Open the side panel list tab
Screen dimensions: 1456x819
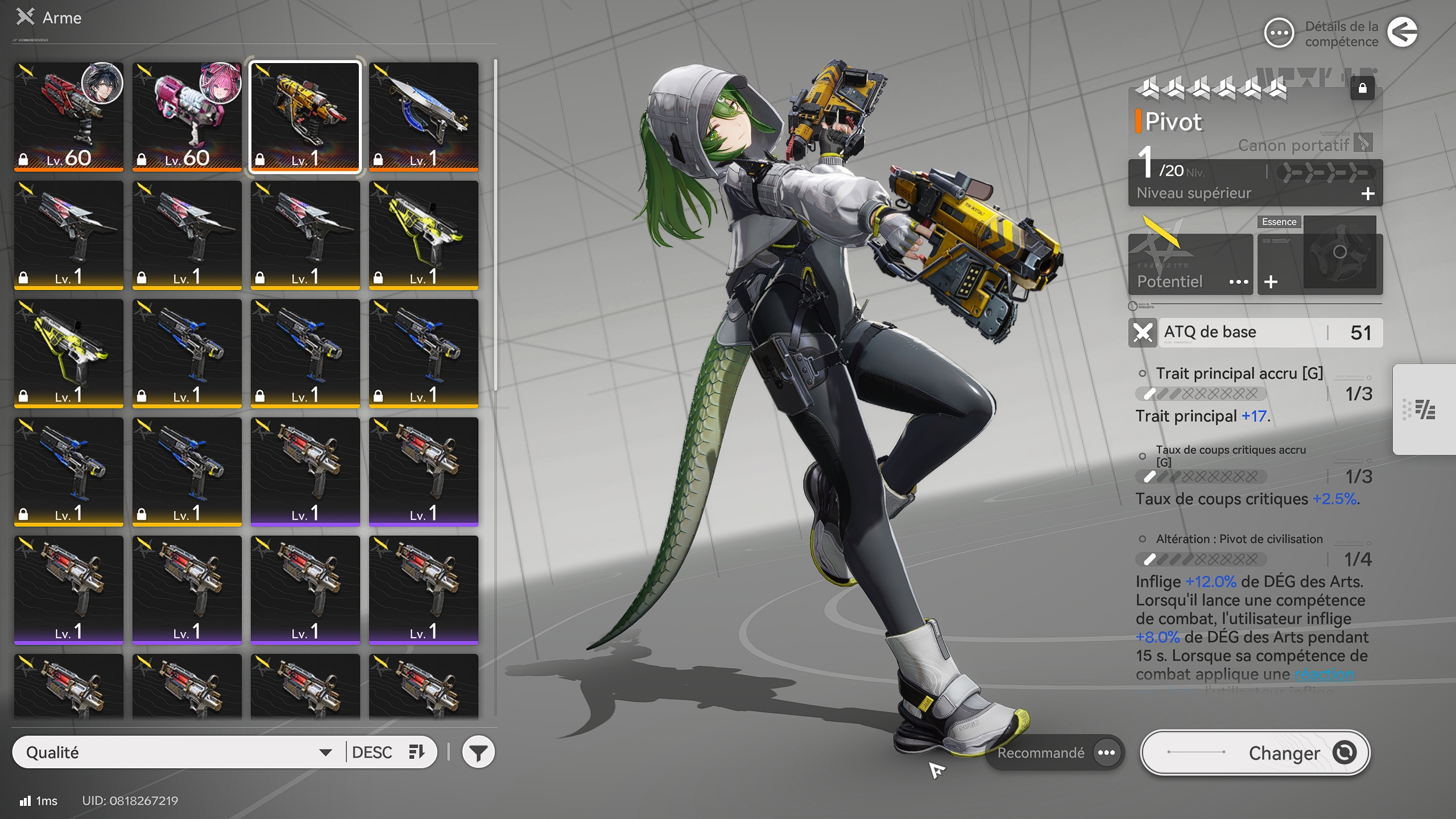(1425, 409)
